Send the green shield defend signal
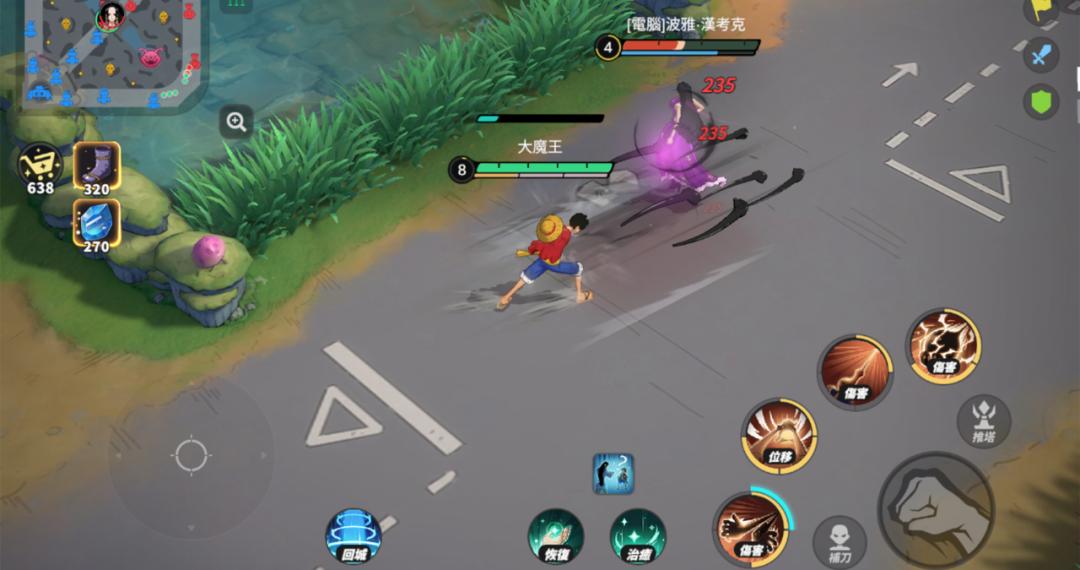Viewport: 1080px width, 570px height. (x=1041, y=101)
